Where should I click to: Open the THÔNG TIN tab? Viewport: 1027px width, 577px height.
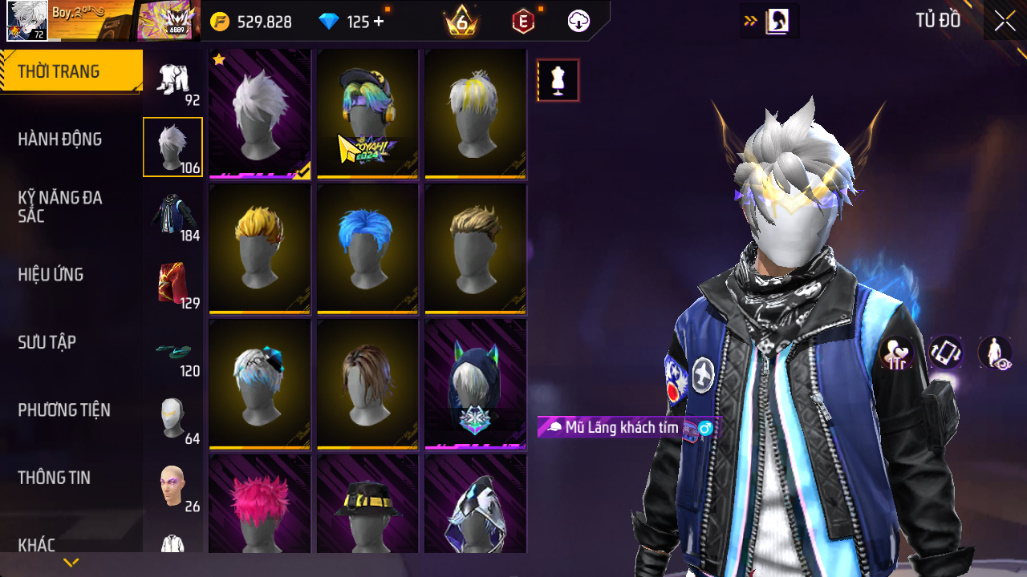click(x=54, y=478)
